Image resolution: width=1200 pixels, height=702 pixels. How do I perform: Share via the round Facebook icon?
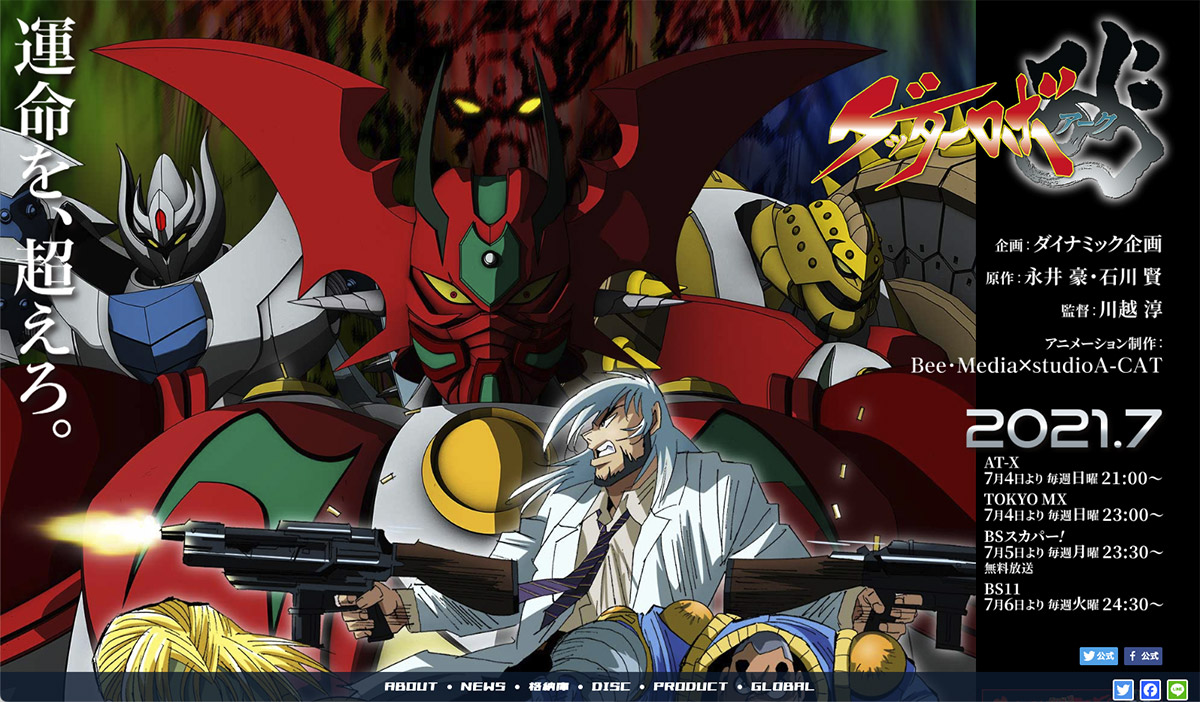[1150, 689]
